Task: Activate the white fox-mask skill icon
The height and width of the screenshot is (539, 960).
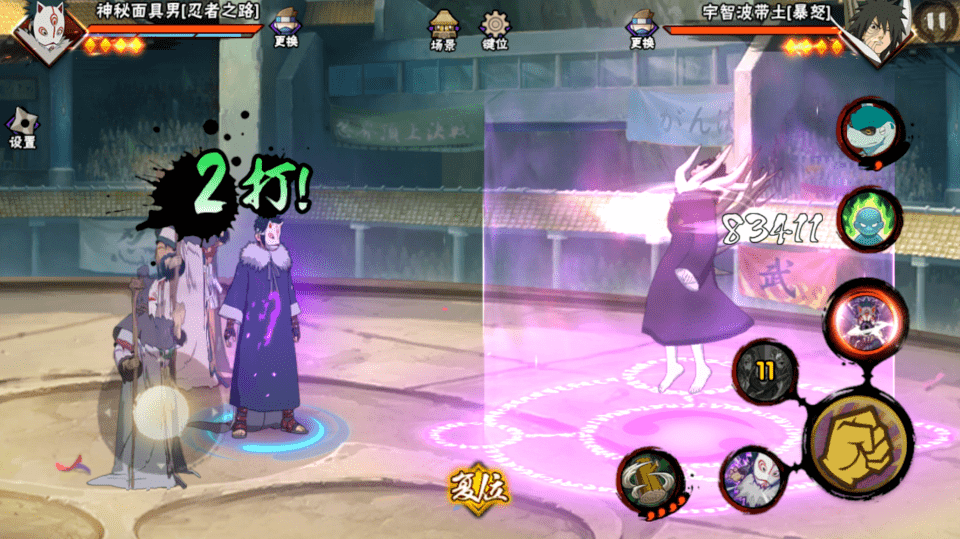Action: 751,477
